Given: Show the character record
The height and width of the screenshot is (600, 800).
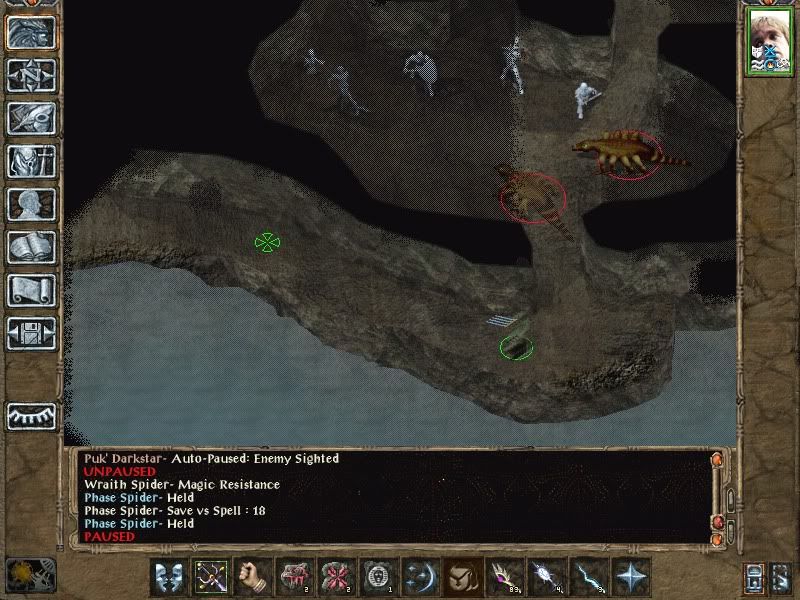Looking at the screenshot, I should (x=31, y=203).
